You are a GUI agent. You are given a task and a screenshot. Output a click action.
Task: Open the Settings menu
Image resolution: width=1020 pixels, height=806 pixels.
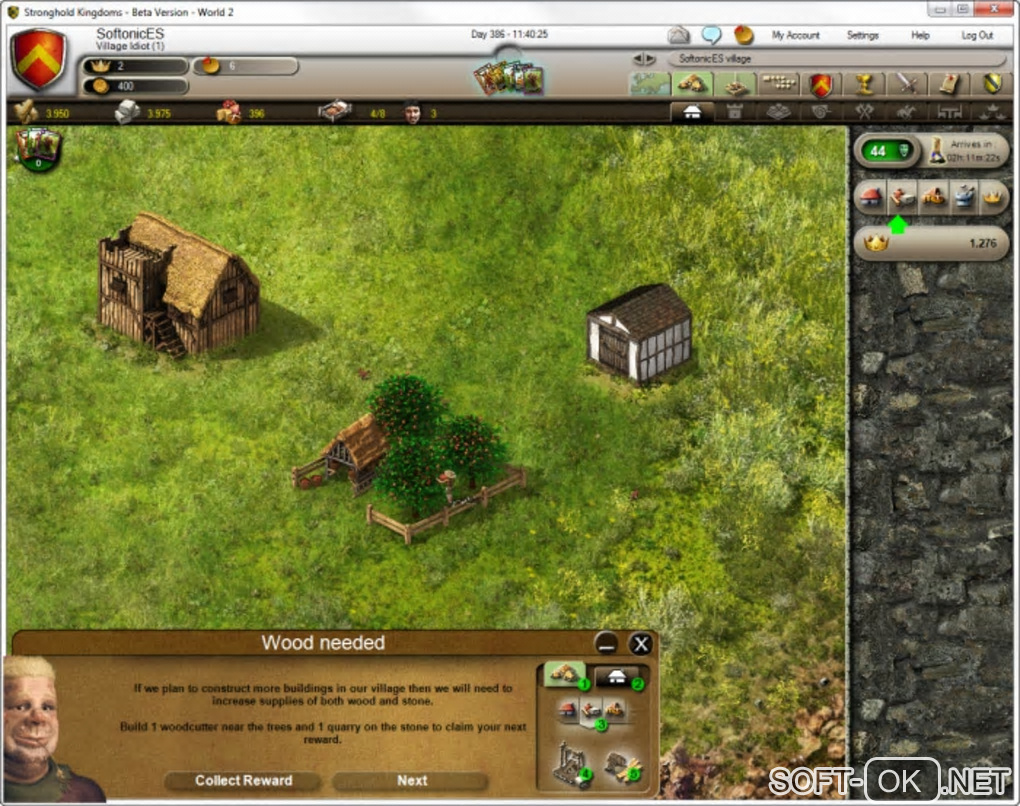(862, 35)
